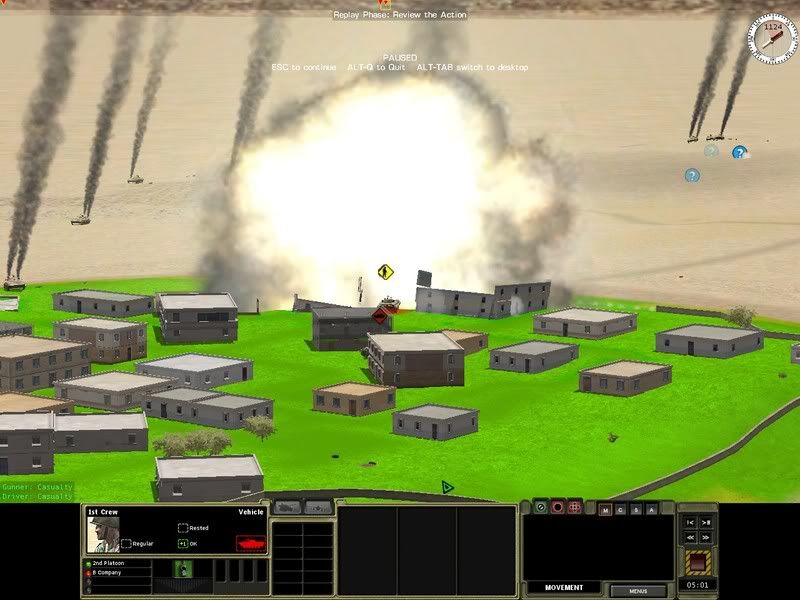Jump to the start of the replay

pos(691,522)
